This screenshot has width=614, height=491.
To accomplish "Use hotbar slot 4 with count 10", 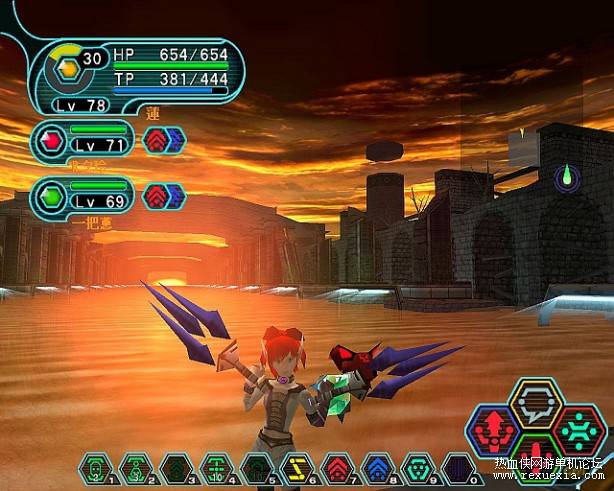I will [216, 467].
